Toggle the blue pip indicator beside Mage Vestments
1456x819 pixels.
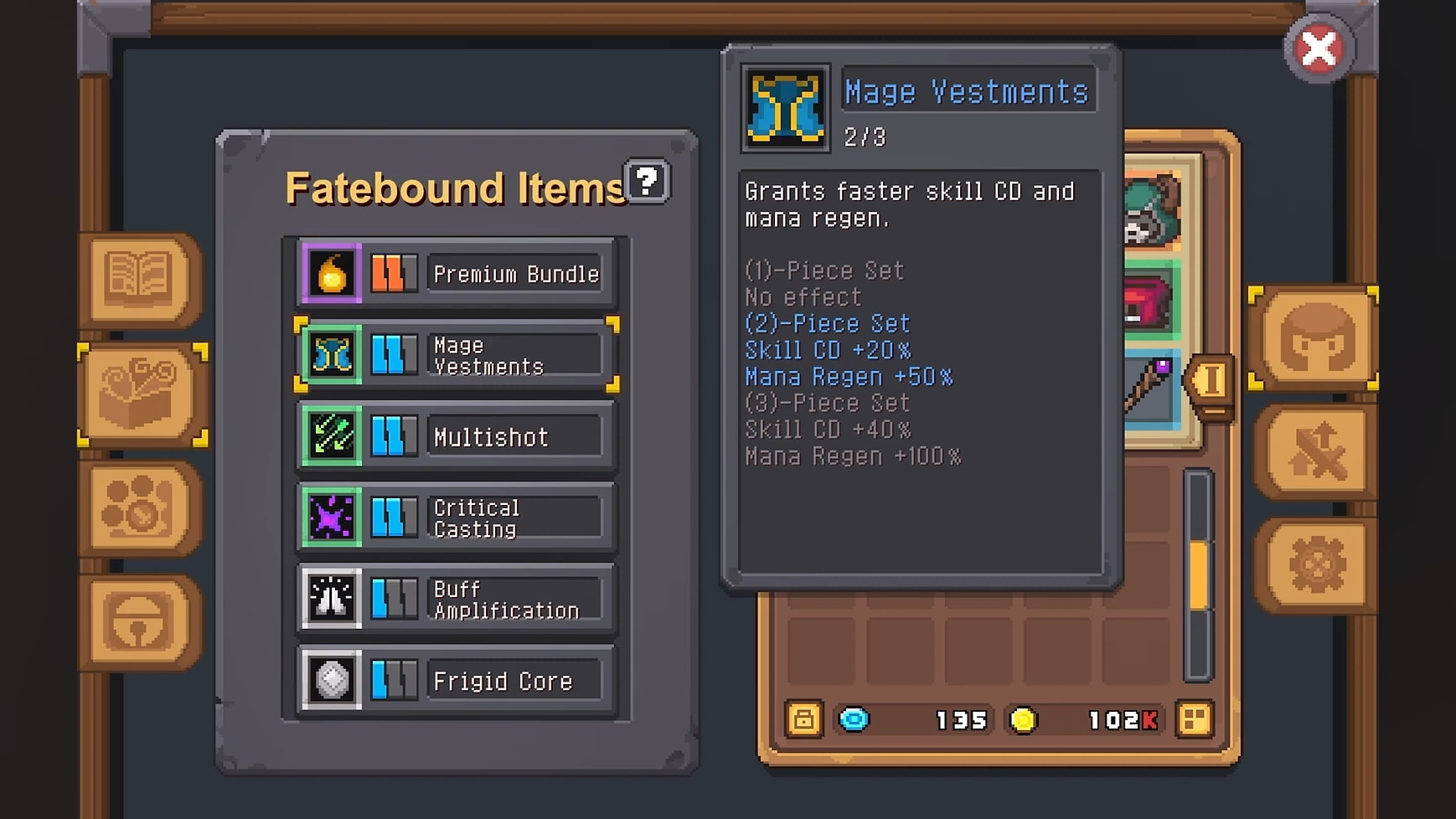pos(394,354)
